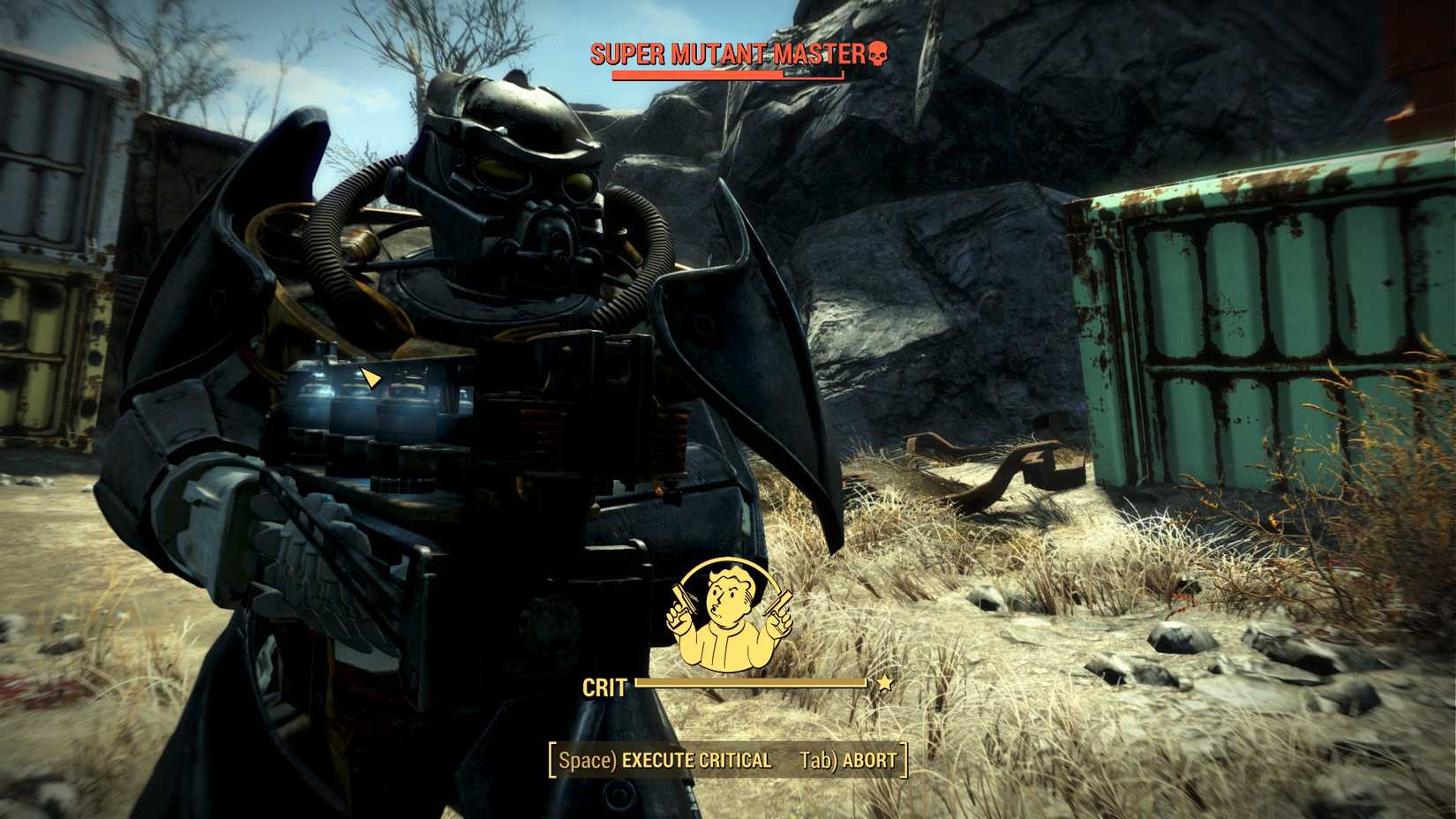The width and height of the screenshot is (1456, 819).
Task: Select the Vault Boy dual-pistols icon
Action: pos(729,613)
